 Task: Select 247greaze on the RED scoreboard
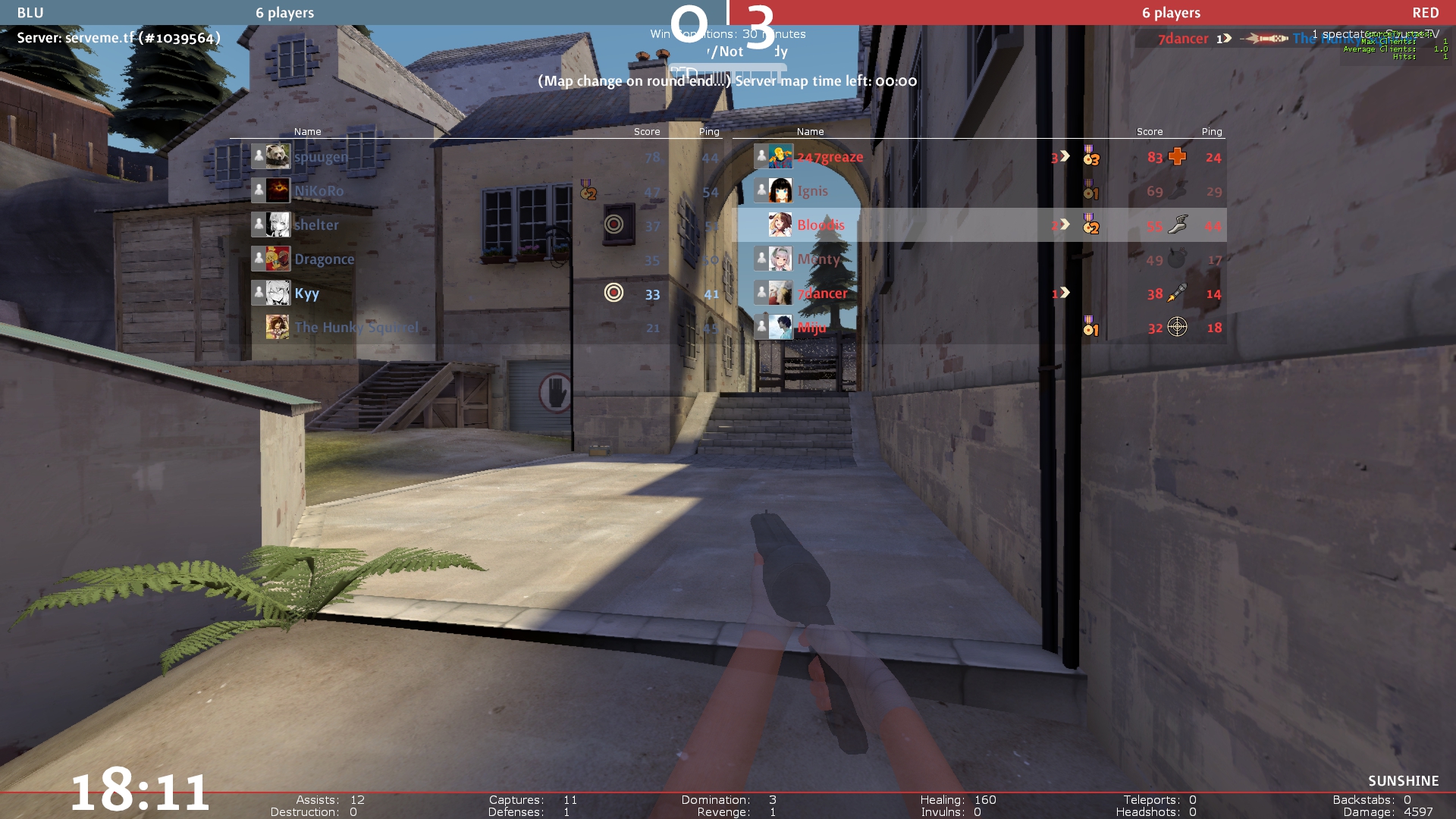(830, 157)
